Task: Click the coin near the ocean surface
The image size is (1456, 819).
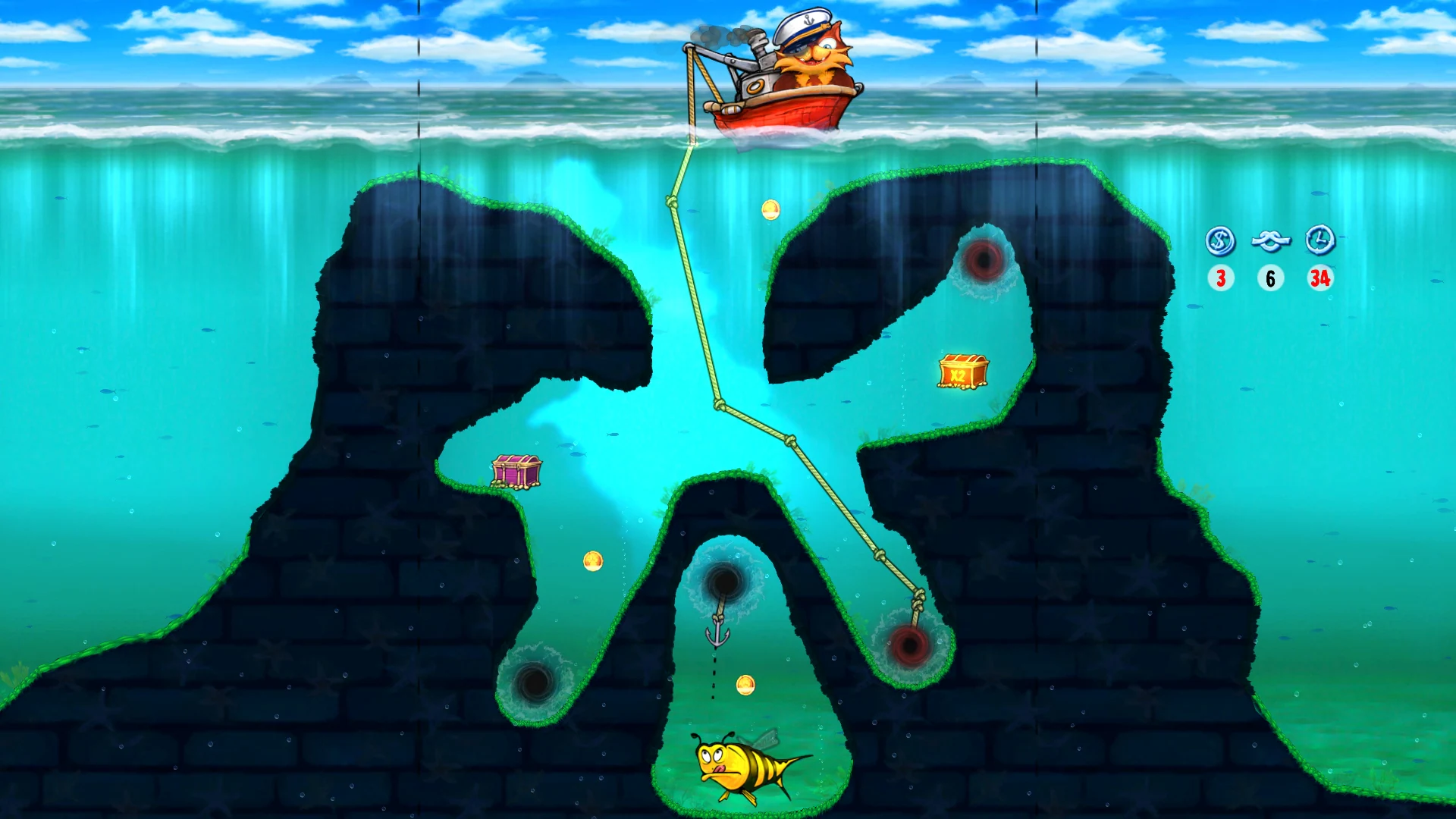Action: click(772, 210)
